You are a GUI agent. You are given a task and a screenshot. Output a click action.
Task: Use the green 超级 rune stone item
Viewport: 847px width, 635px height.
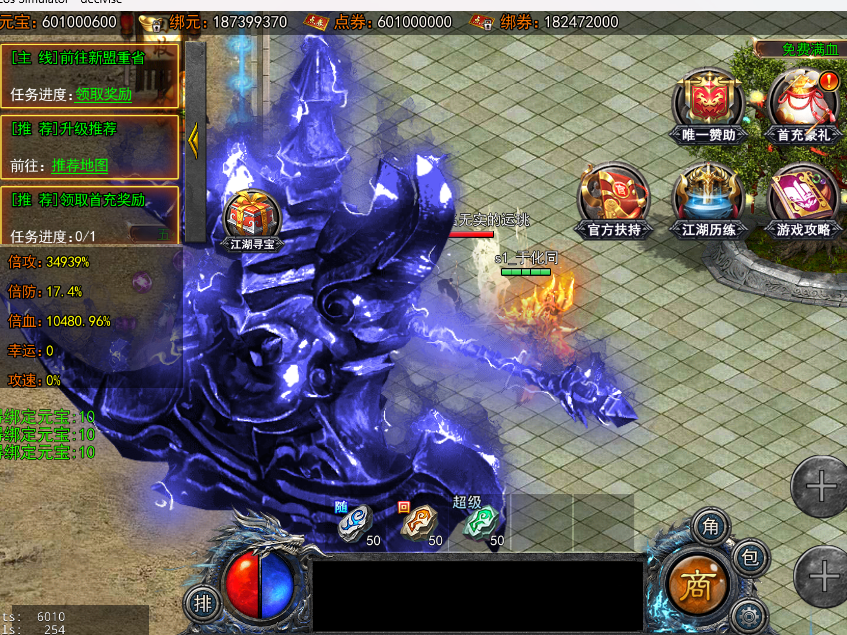tap(481, 522)
